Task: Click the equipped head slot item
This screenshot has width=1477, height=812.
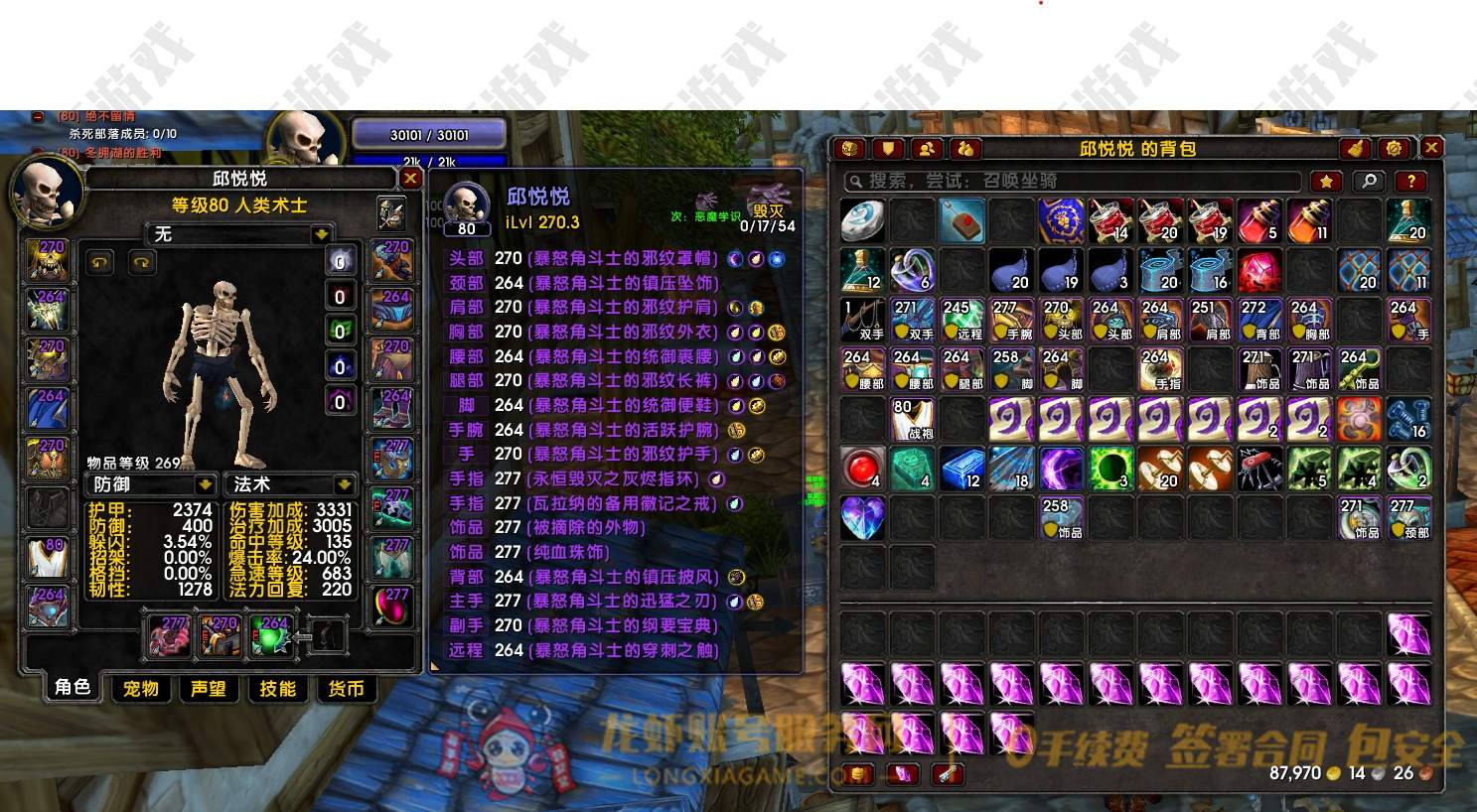Action: point(47,259)
